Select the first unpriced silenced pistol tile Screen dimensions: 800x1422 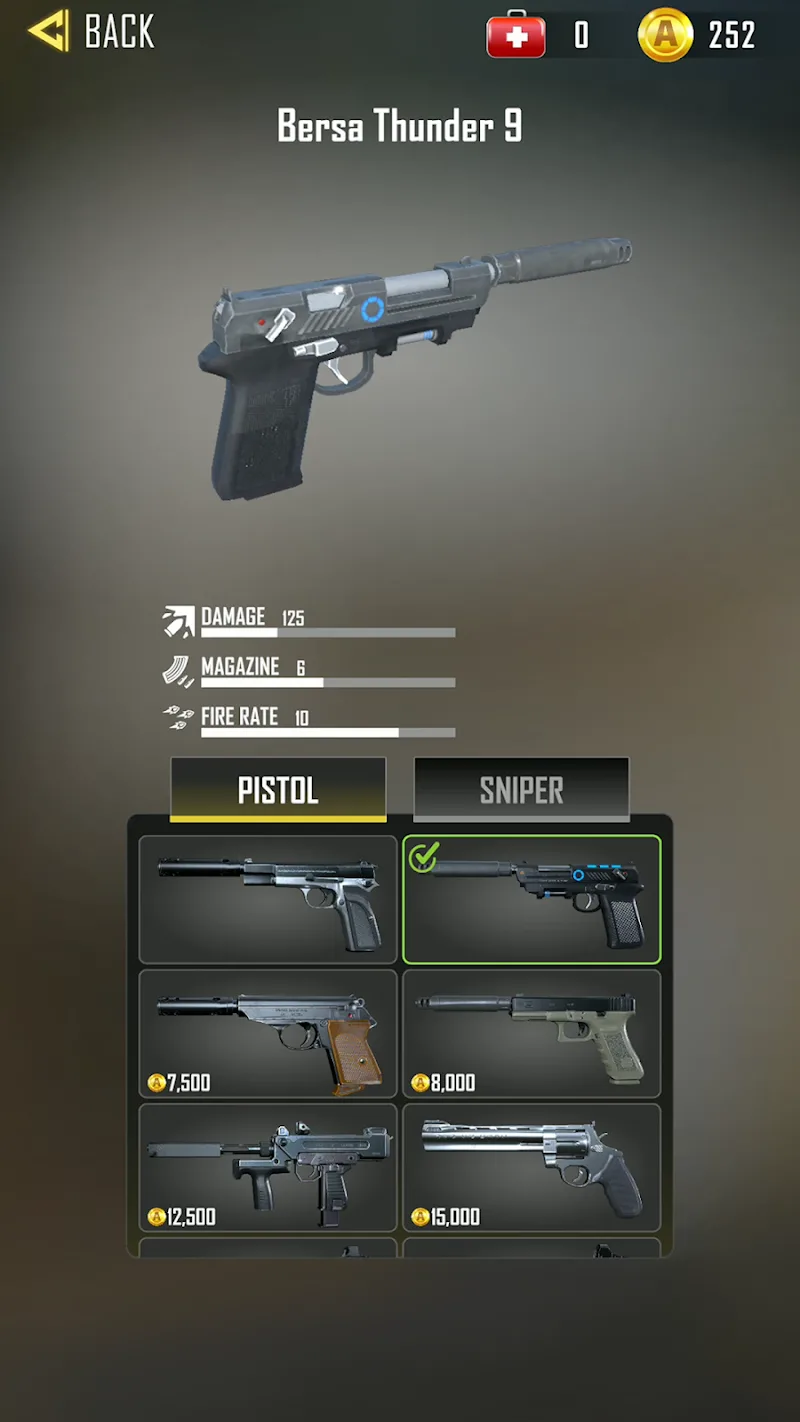268,900
